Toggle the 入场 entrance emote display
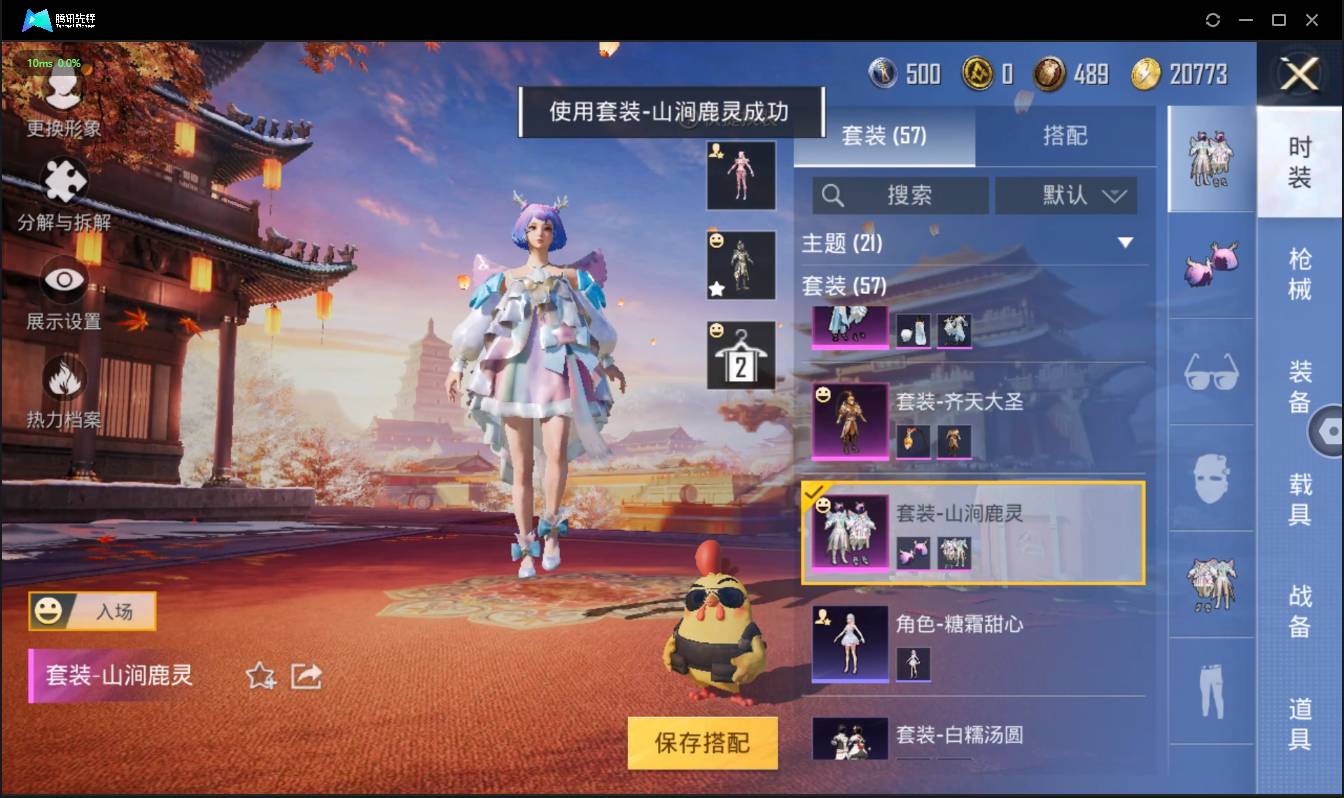 91,611
